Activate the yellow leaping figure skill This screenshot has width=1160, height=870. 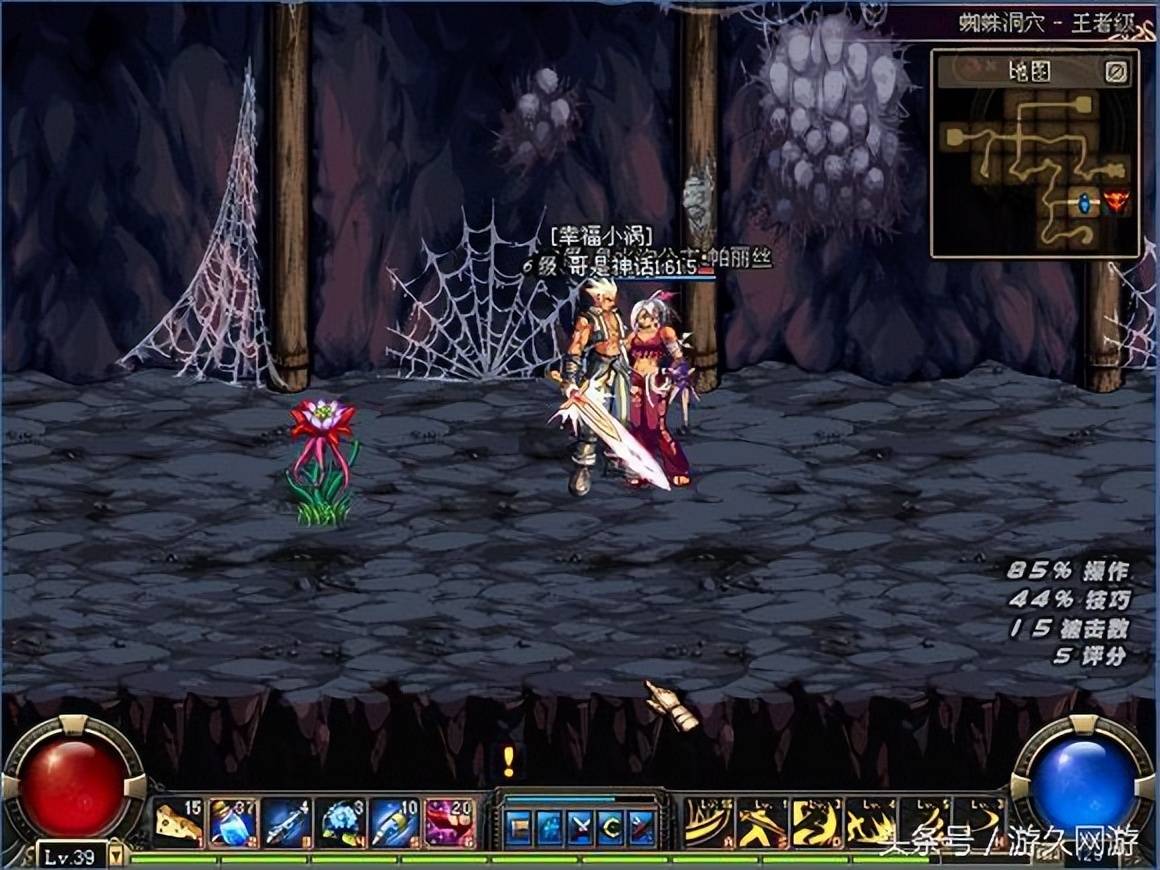[763, 823]
